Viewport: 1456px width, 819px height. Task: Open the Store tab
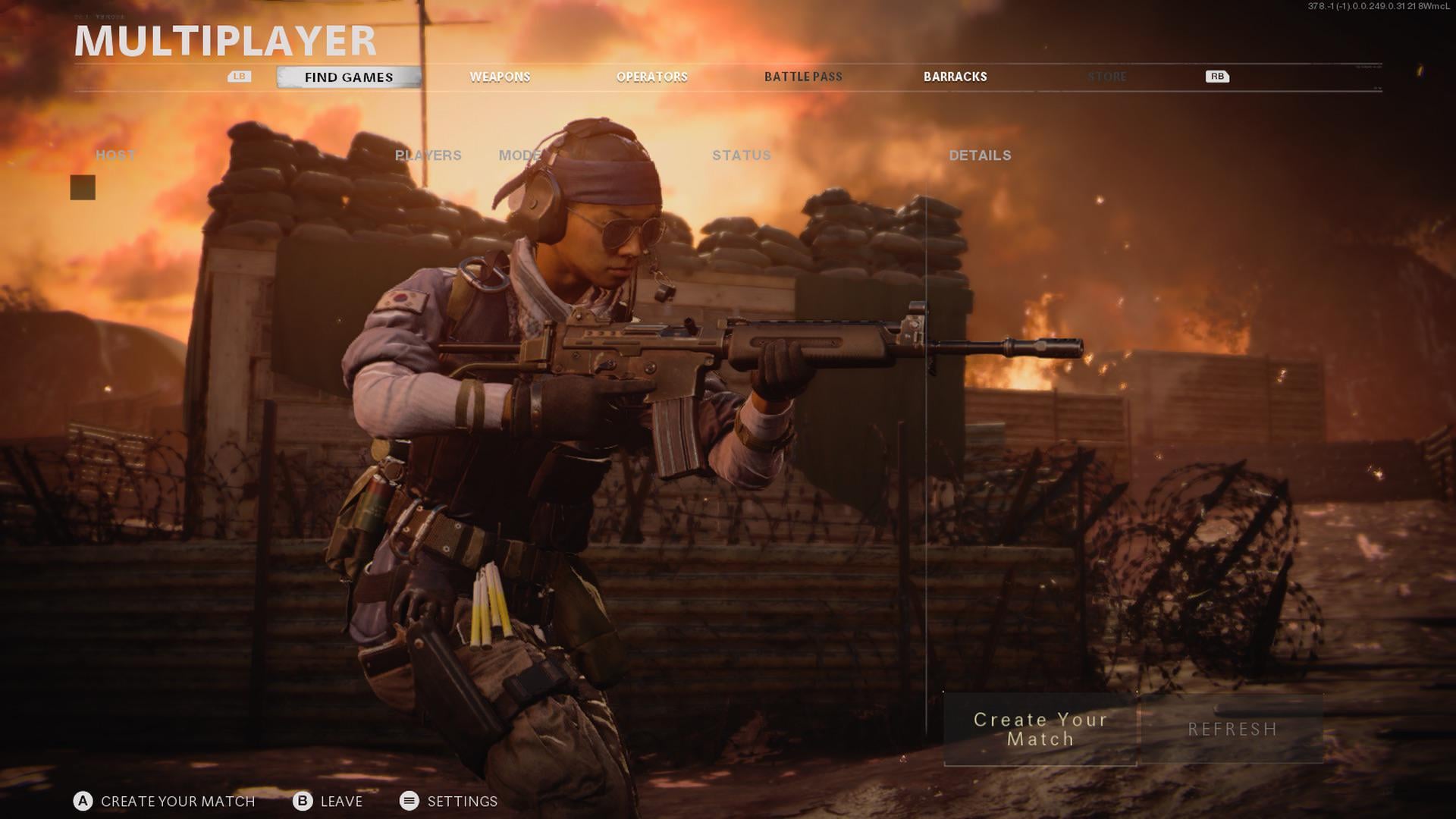tap(1106, 77)
